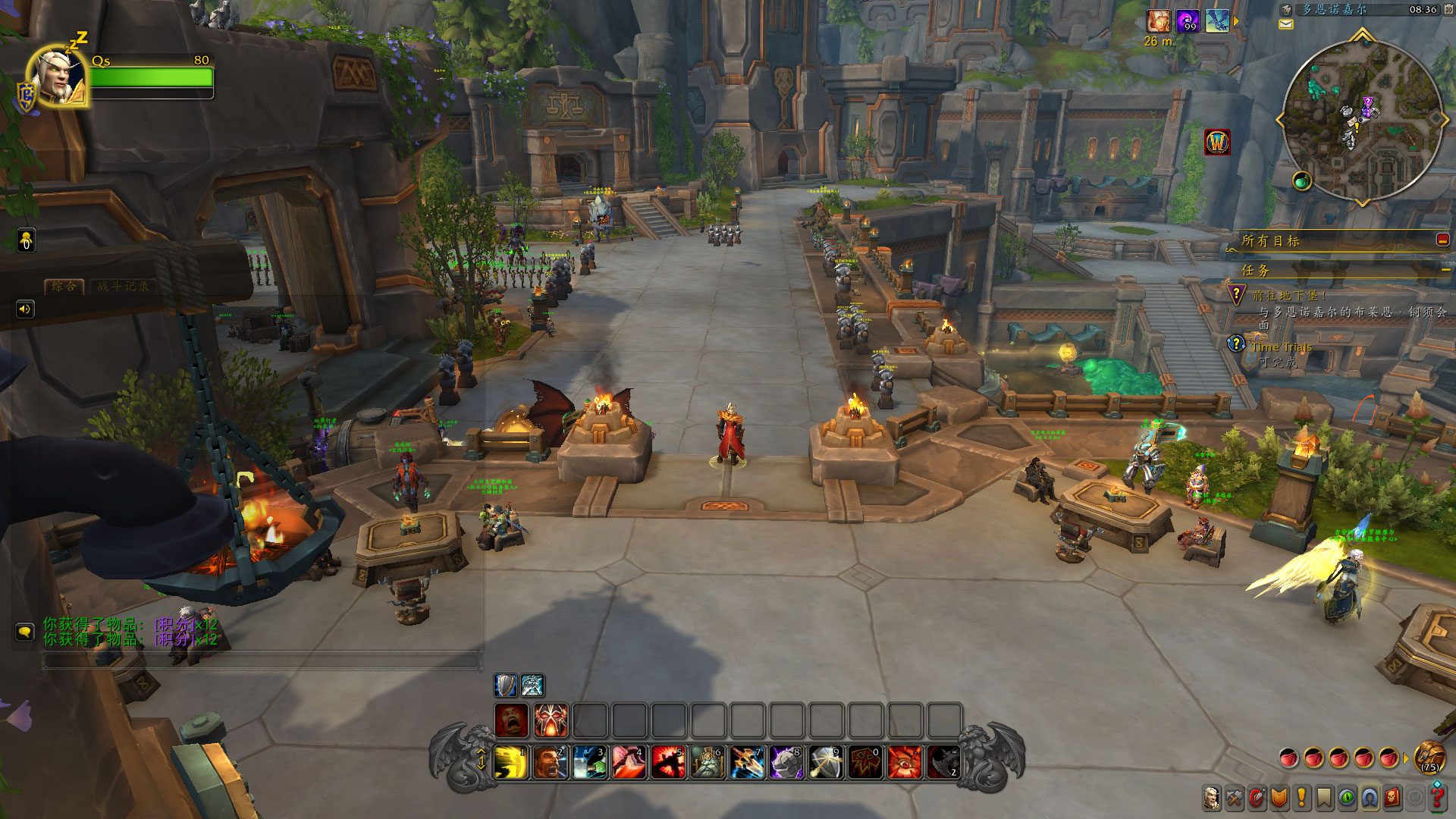Click the circular minimap
1456x819 pixels.
1361,121
